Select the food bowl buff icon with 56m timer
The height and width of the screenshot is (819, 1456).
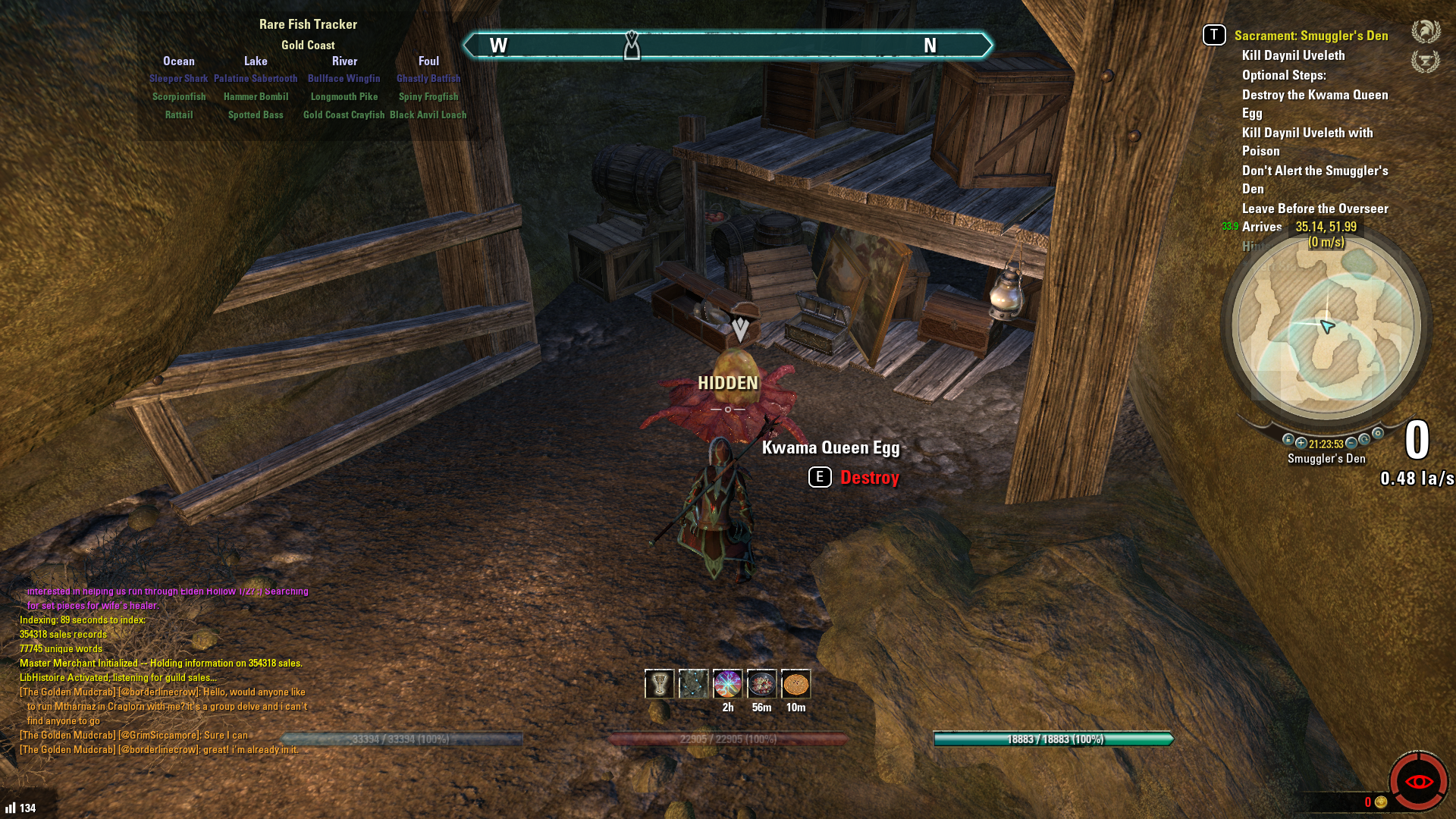coord(761,684)
